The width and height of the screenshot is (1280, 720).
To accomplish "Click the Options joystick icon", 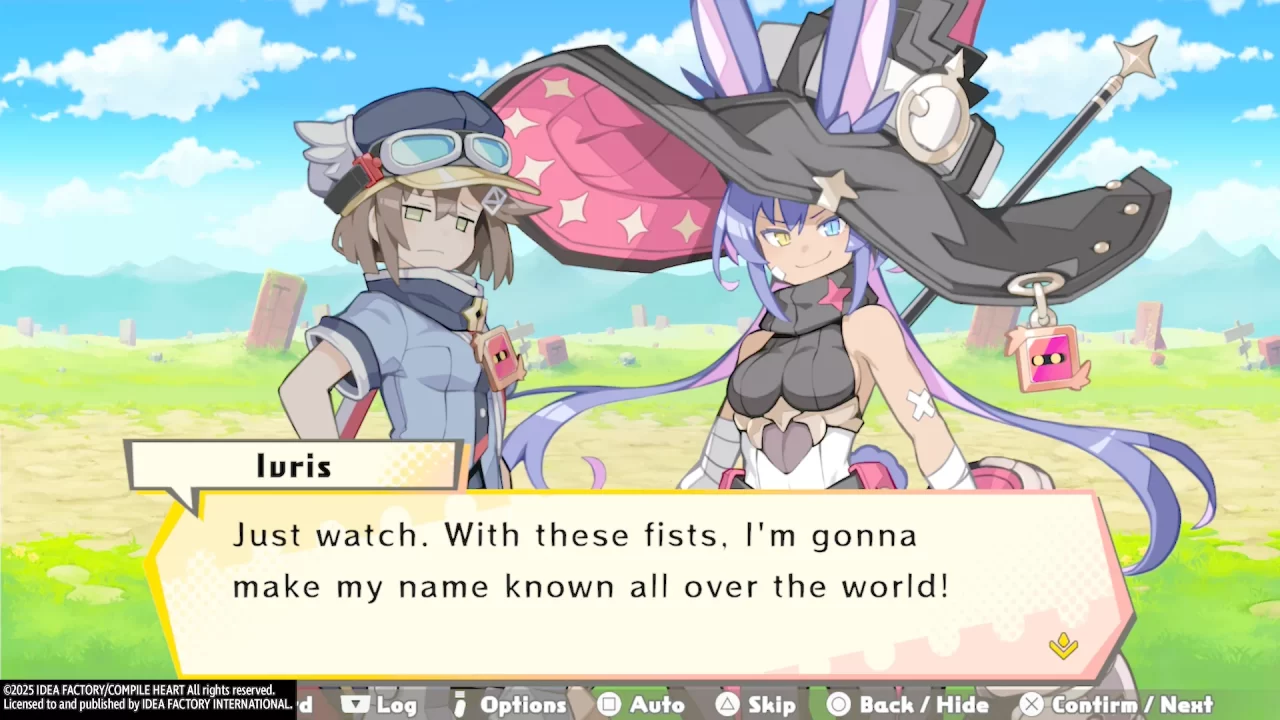I will (459, 704).
